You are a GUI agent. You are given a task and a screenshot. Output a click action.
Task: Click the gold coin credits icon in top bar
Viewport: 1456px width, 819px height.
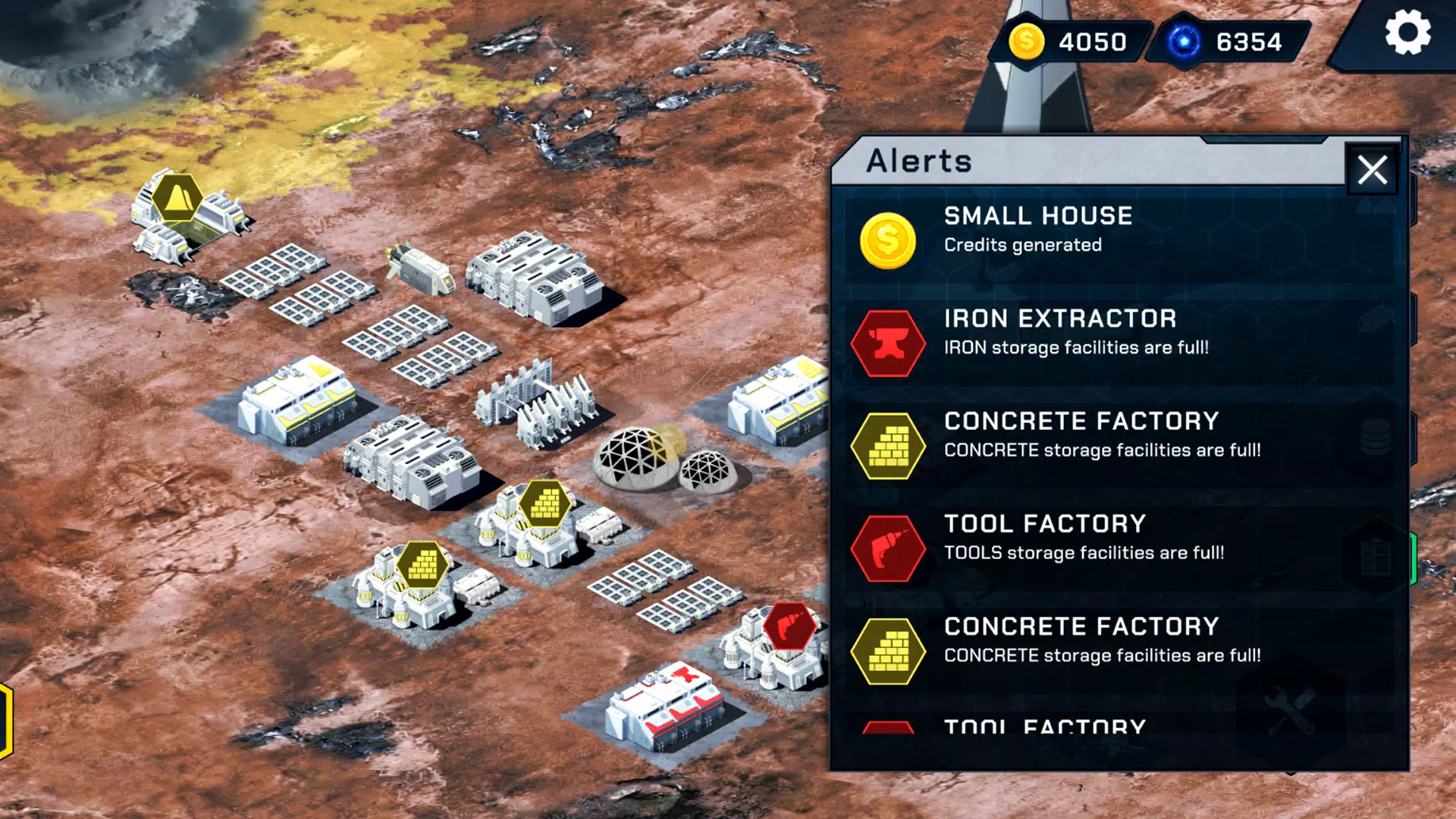click(1029, 42)
